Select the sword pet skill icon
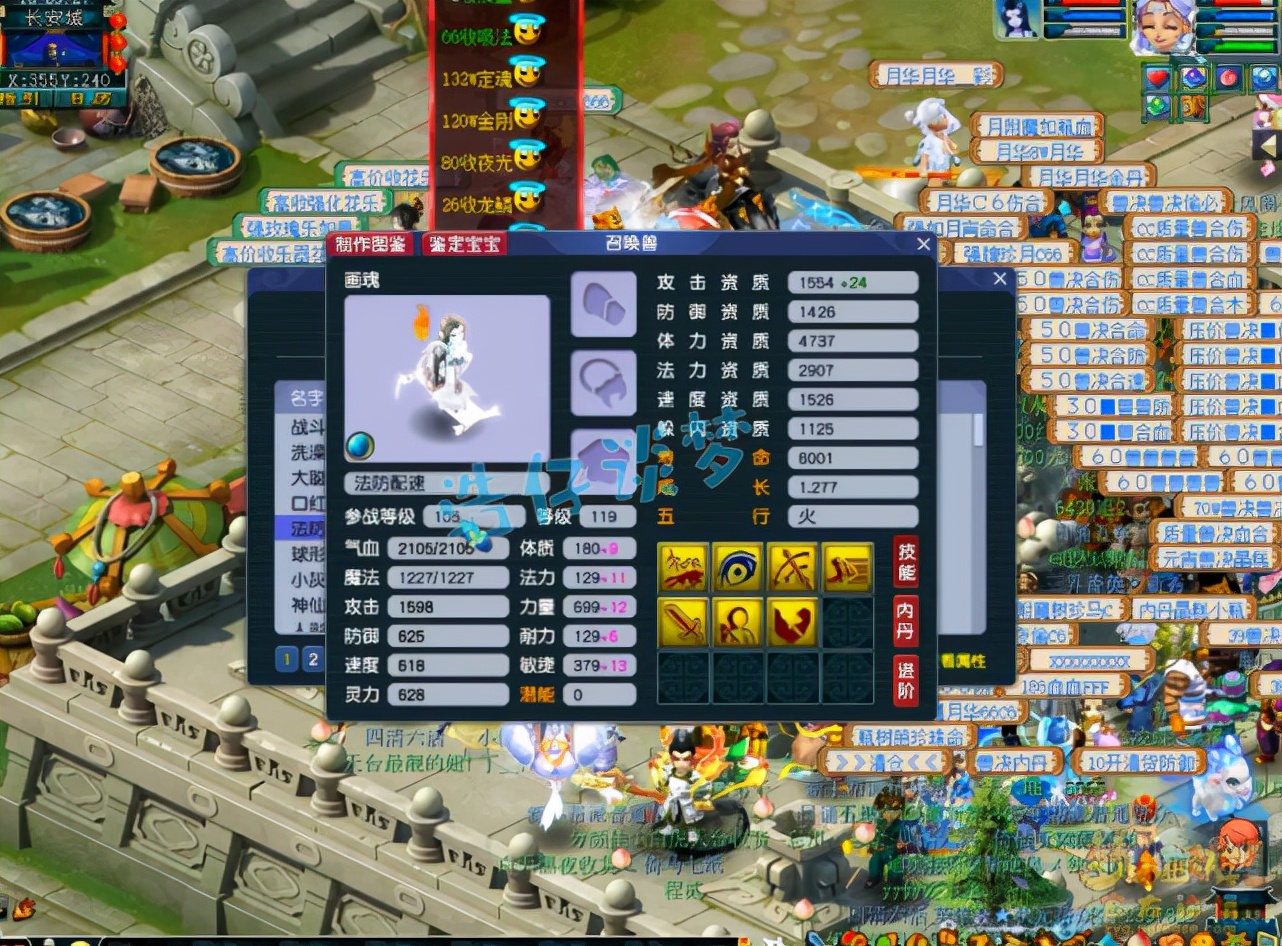Image resolution: width=1282 pixels, height=946 pixels. coord(684,622)
